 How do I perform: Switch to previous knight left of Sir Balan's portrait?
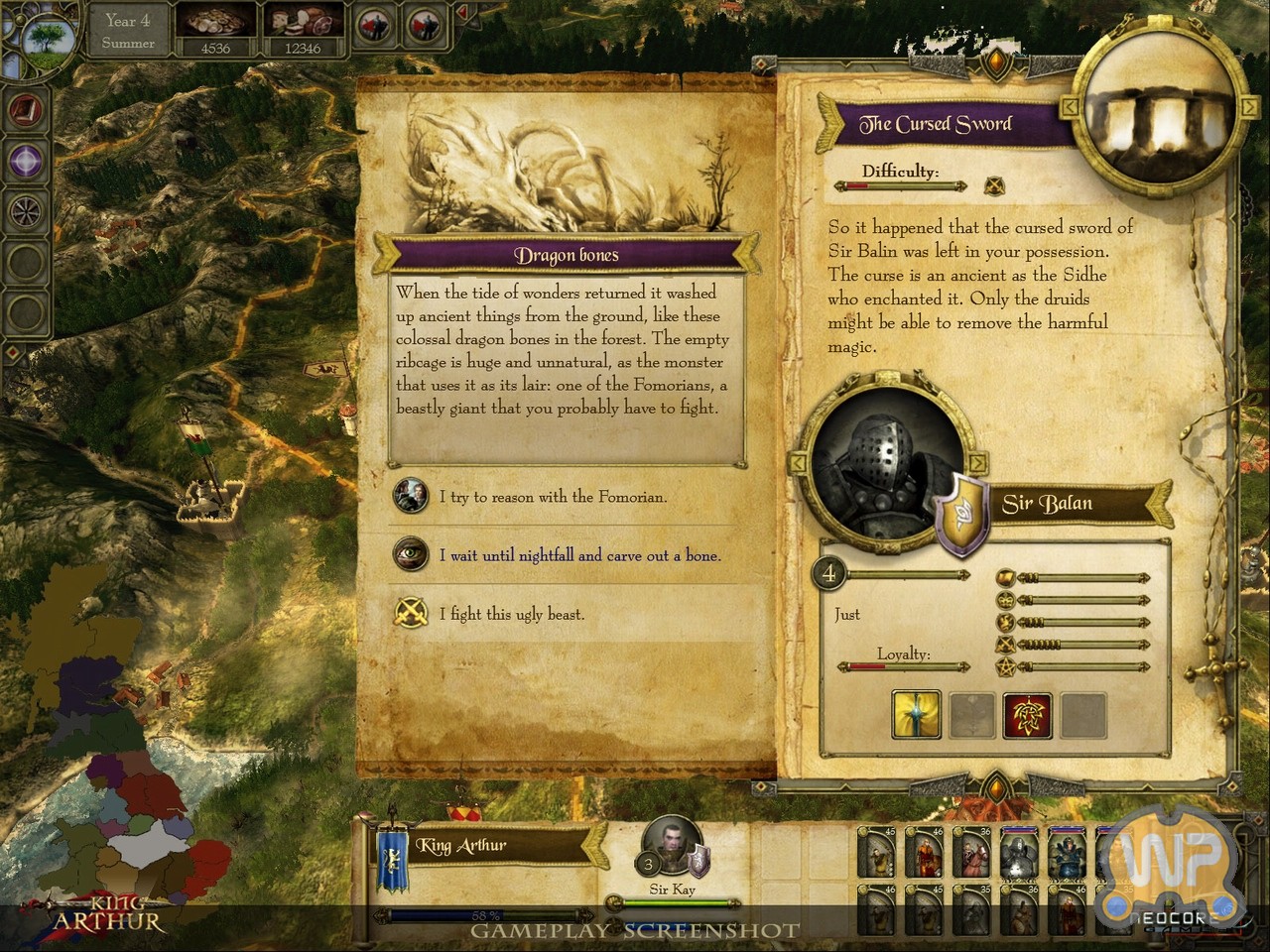pos(797,463)
